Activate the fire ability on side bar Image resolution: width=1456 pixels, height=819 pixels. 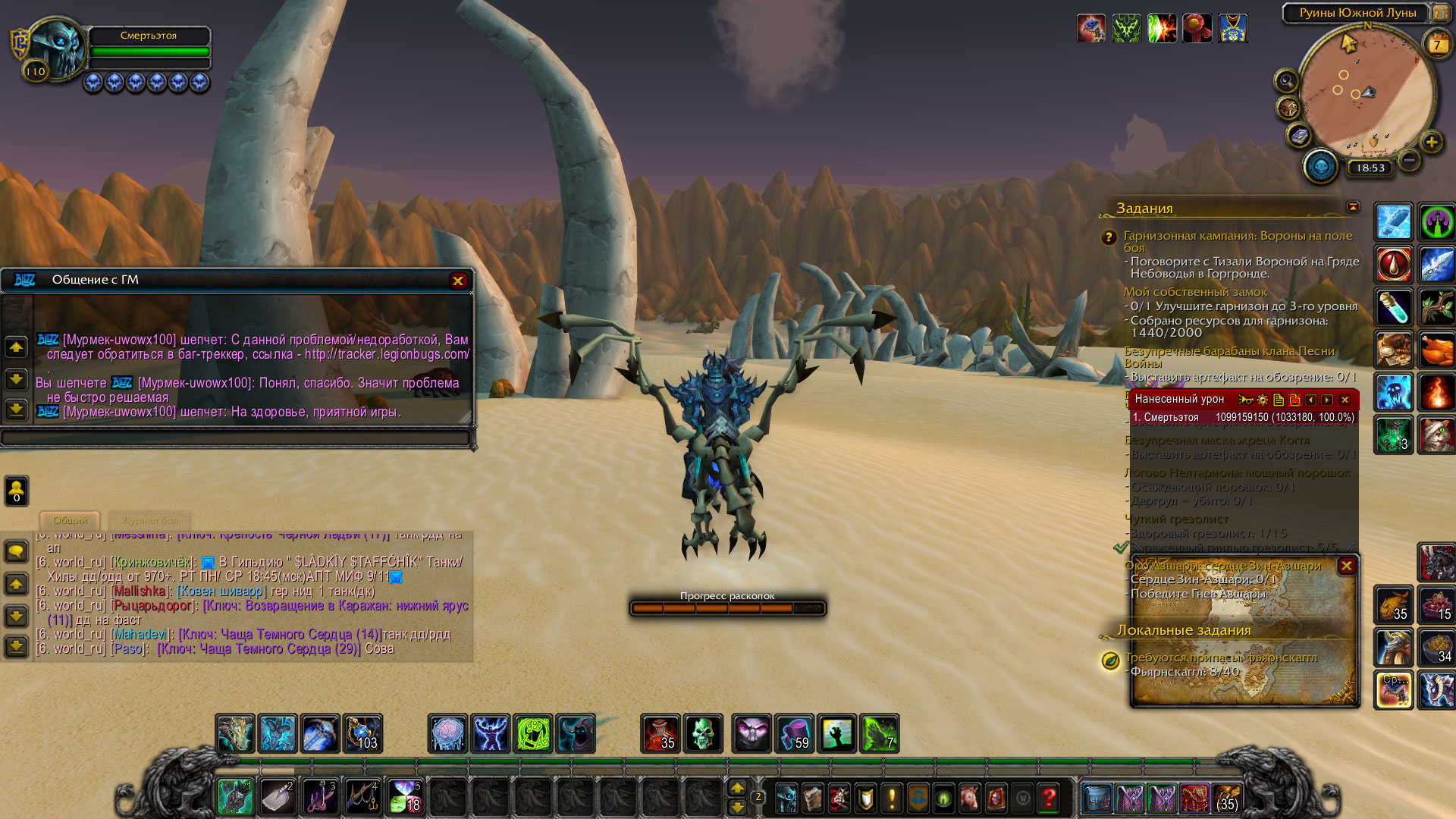point(1436,393)
